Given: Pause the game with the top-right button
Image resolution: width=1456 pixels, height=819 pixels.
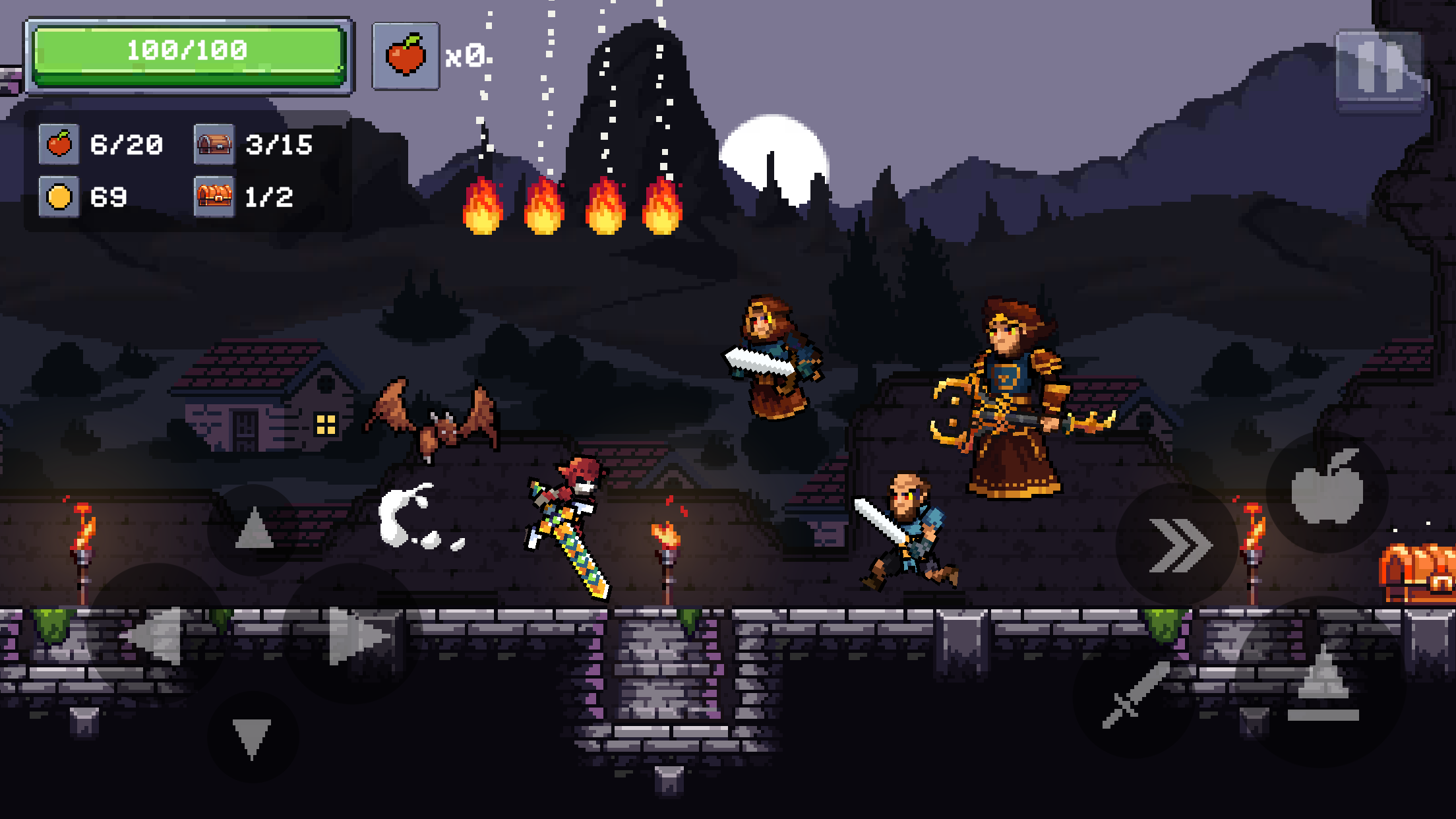Looking at the screenshot, I should [1380, 70].
